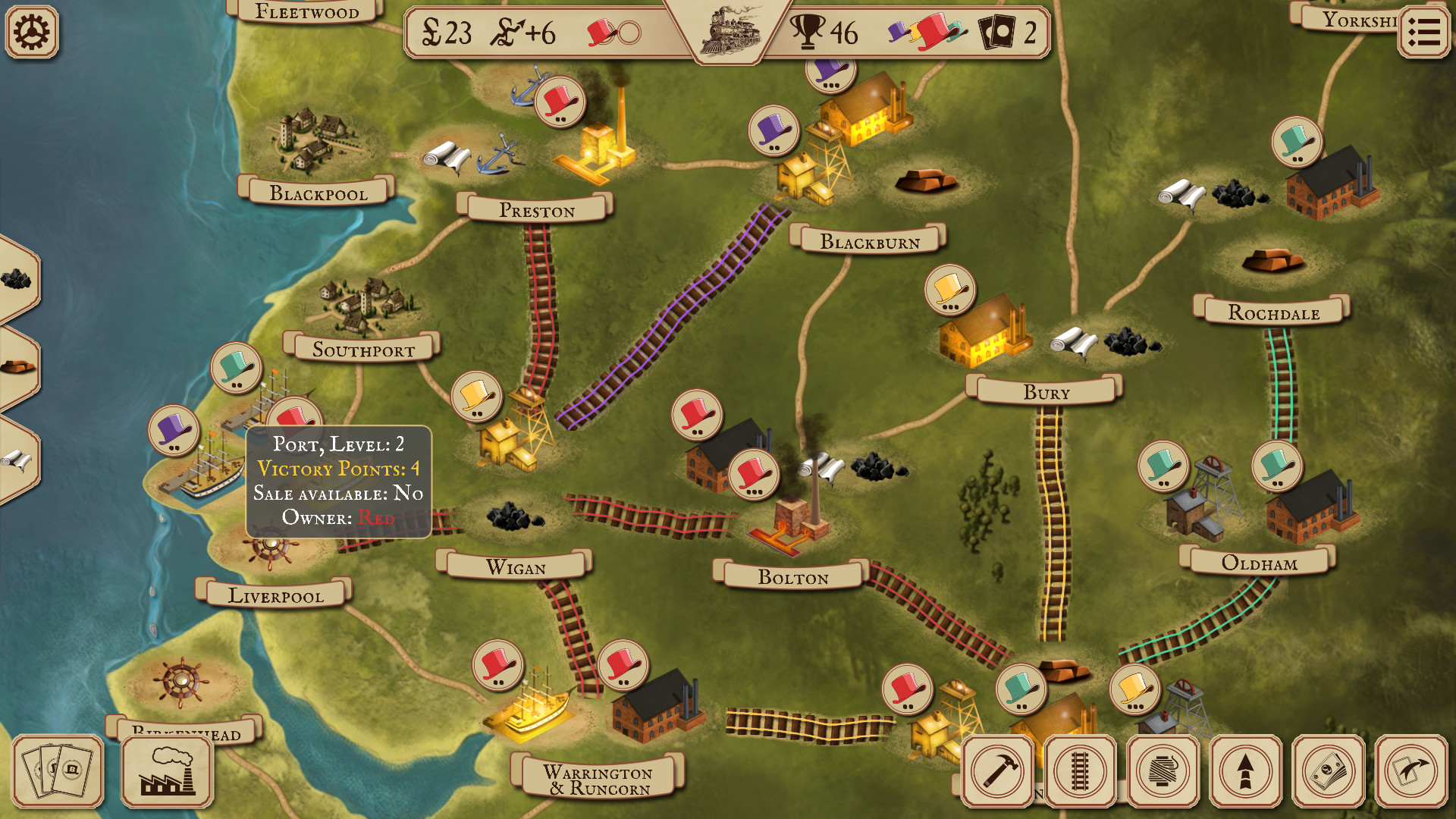Toggle the teal hat marker near Oldham mill
Image resolution: width=1456 pixels, height=819 pixels.
point(1276,467)
